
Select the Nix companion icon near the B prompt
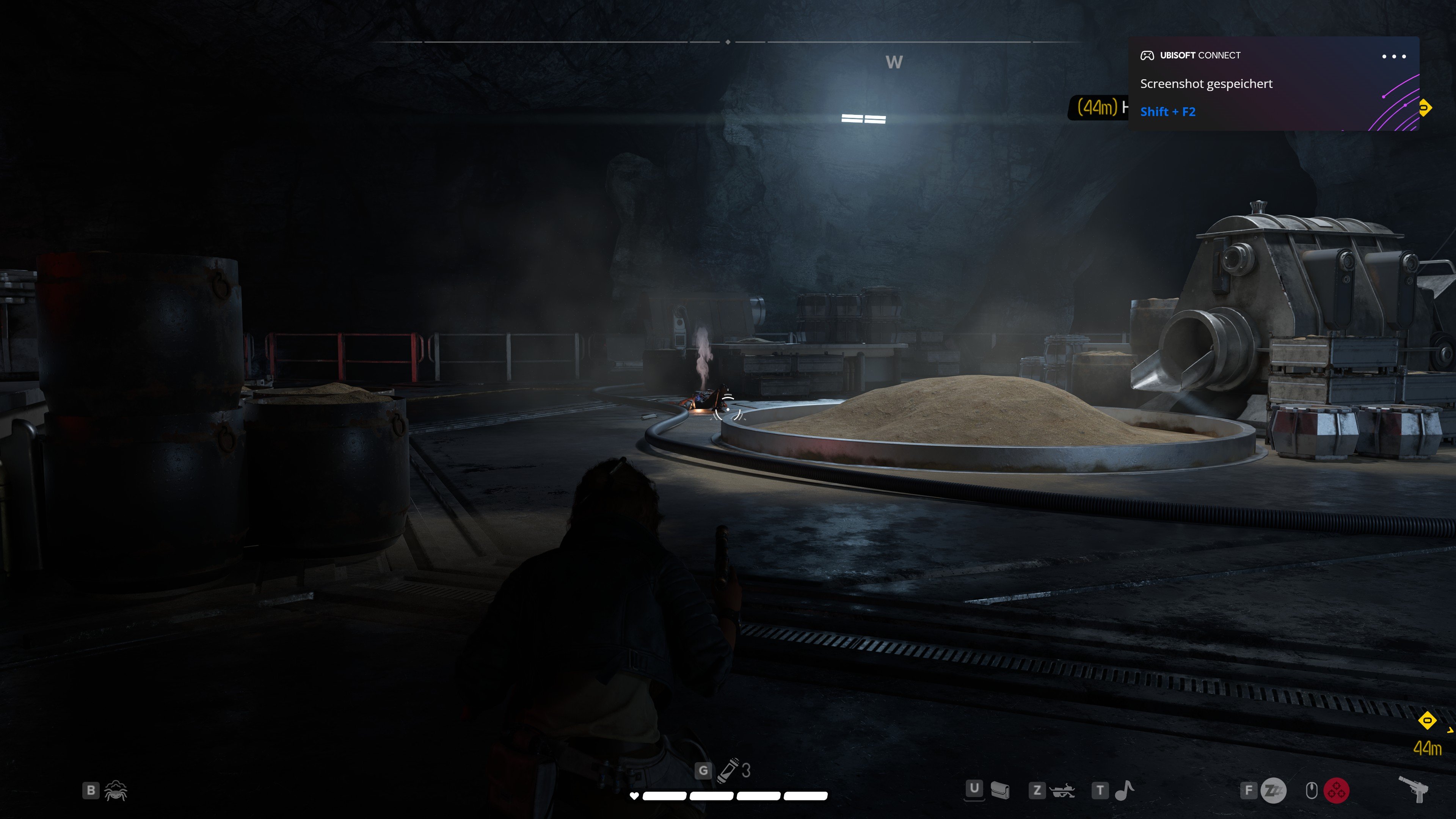pos(116,791)
